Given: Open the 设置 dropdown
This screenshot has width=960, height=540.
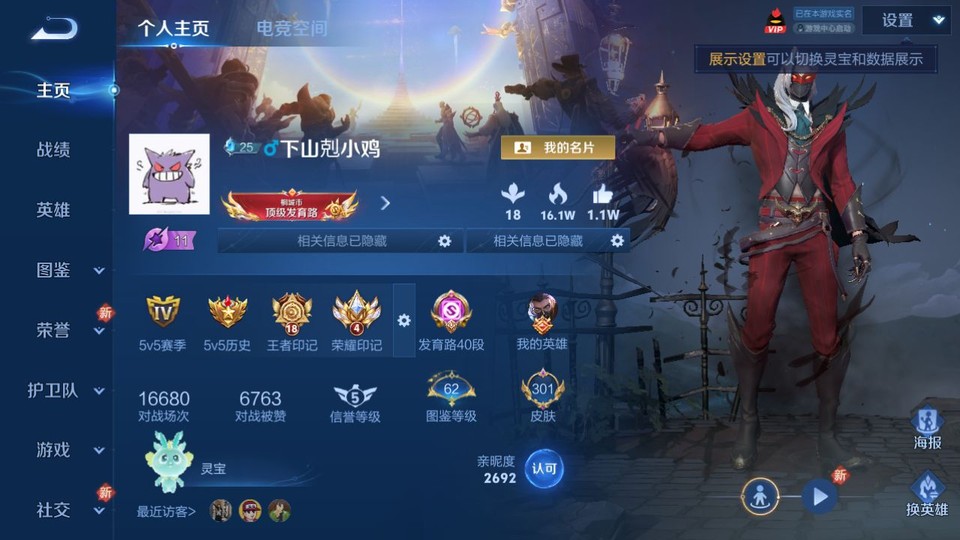Looking at the screenshot, I should pyautogui.click(x=906, y=20).
